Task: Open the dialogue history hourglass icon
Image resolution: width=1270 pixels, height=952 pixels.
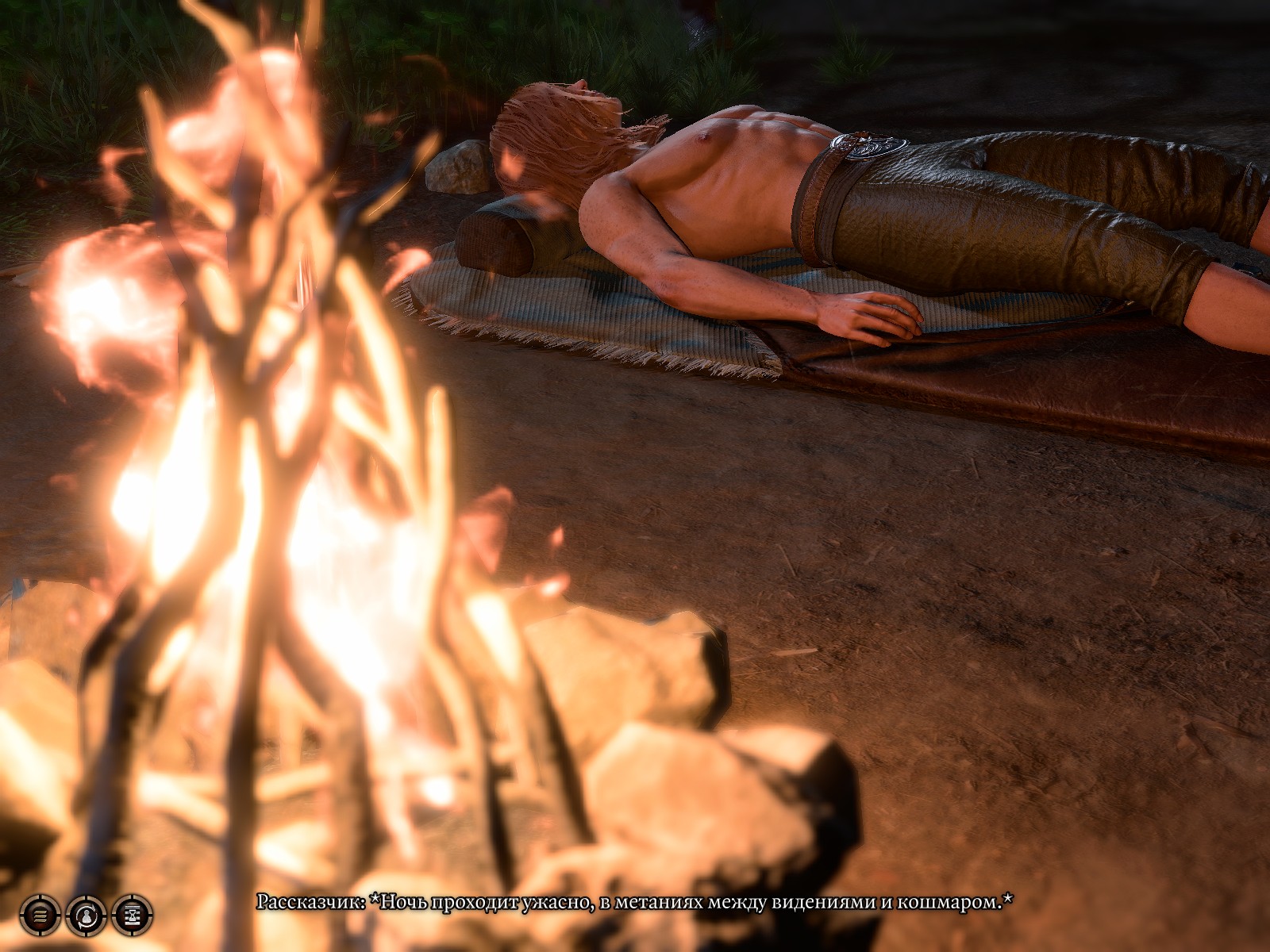Action: click(132, 916)
